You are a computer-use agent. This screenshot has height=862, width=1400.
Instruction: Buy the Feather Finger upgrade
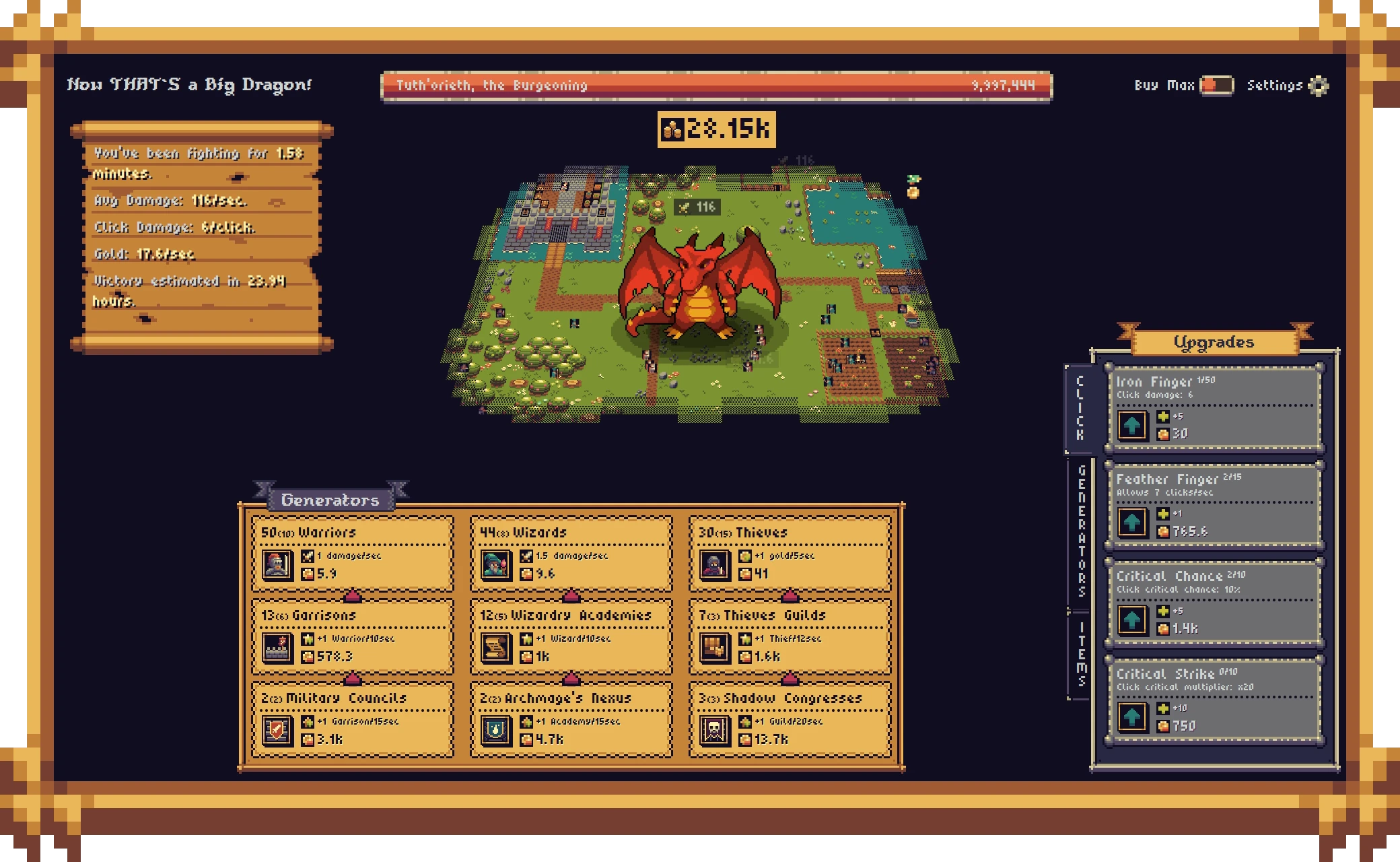point(1132,522)
